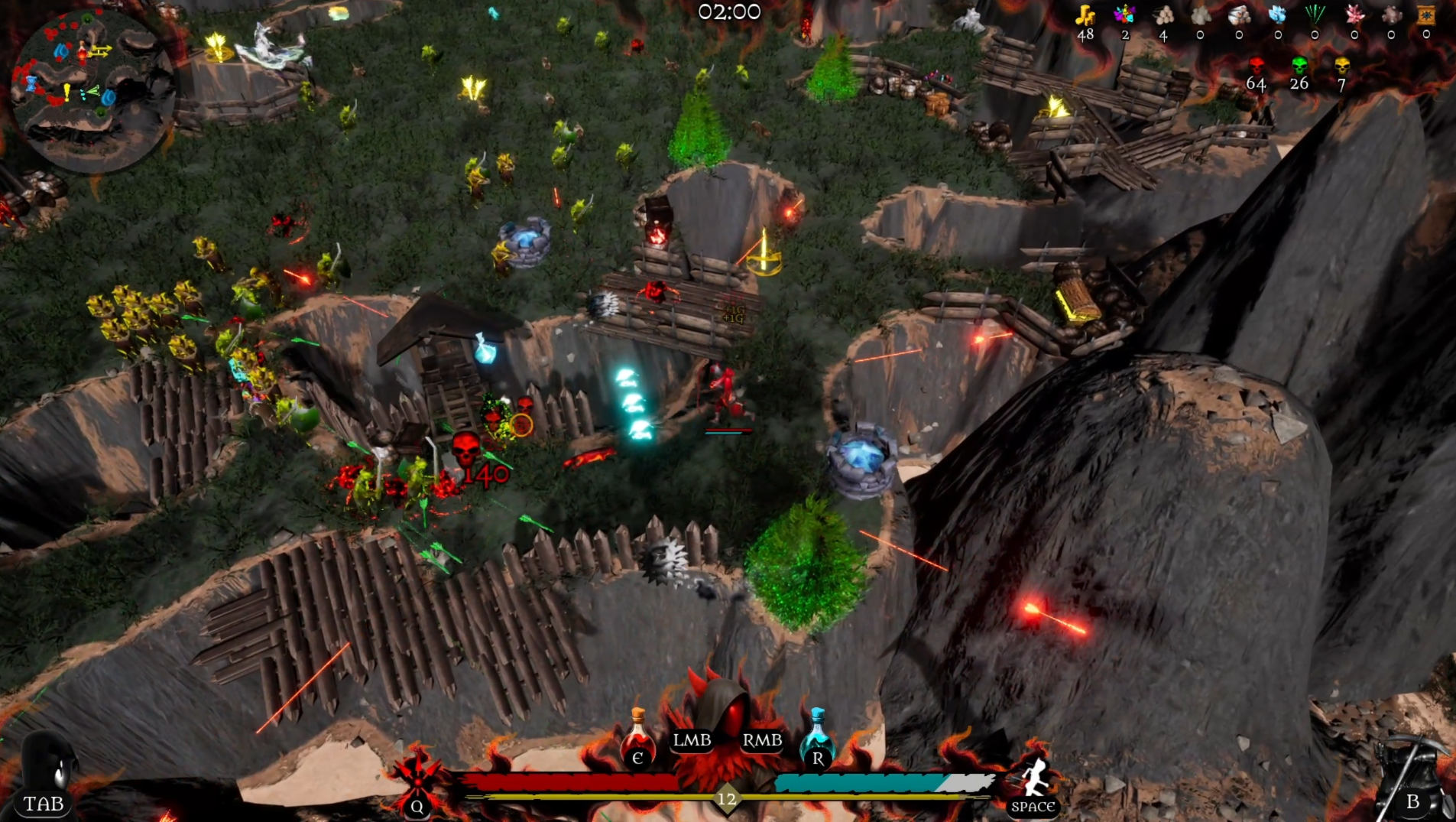1456x822 pixels.
Task: Click the scroll icon at far top right
Action: pos(1426,15)
